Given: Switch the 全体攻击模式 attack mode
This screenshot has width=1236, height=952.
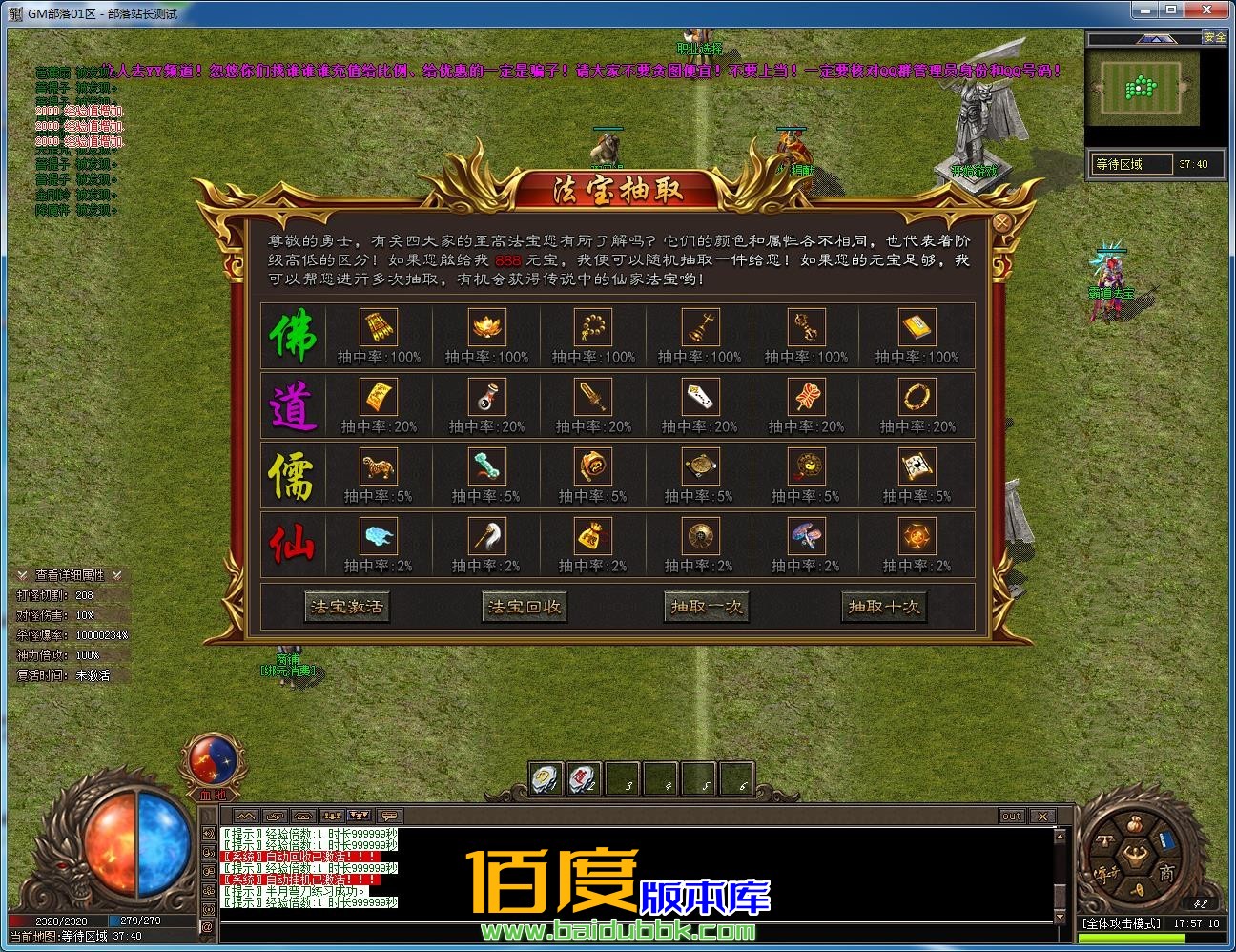Looking at the screenshot, I should pos(1122,922).
